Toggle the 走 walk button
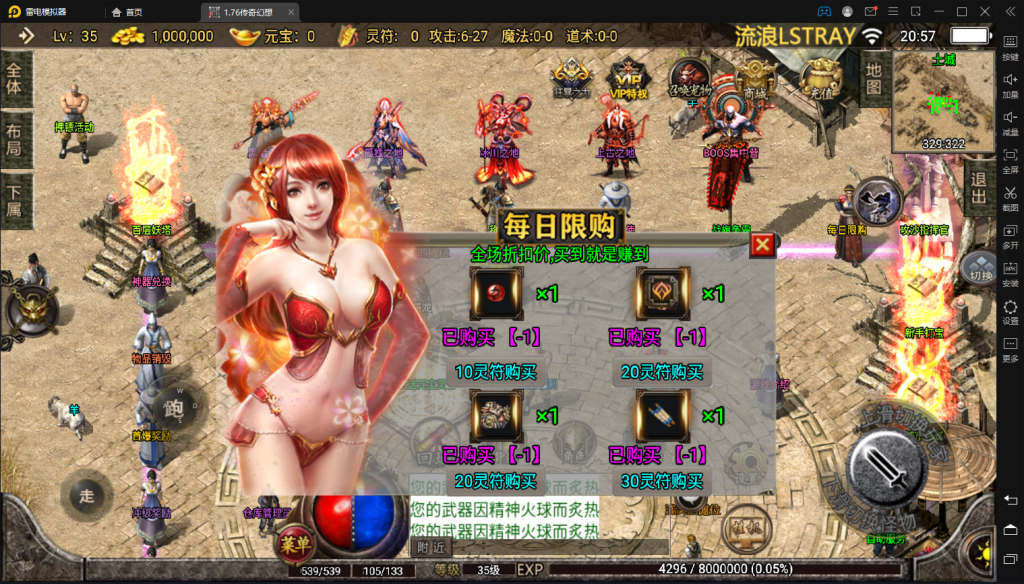The image size is (1024, 584). (87, 495)
